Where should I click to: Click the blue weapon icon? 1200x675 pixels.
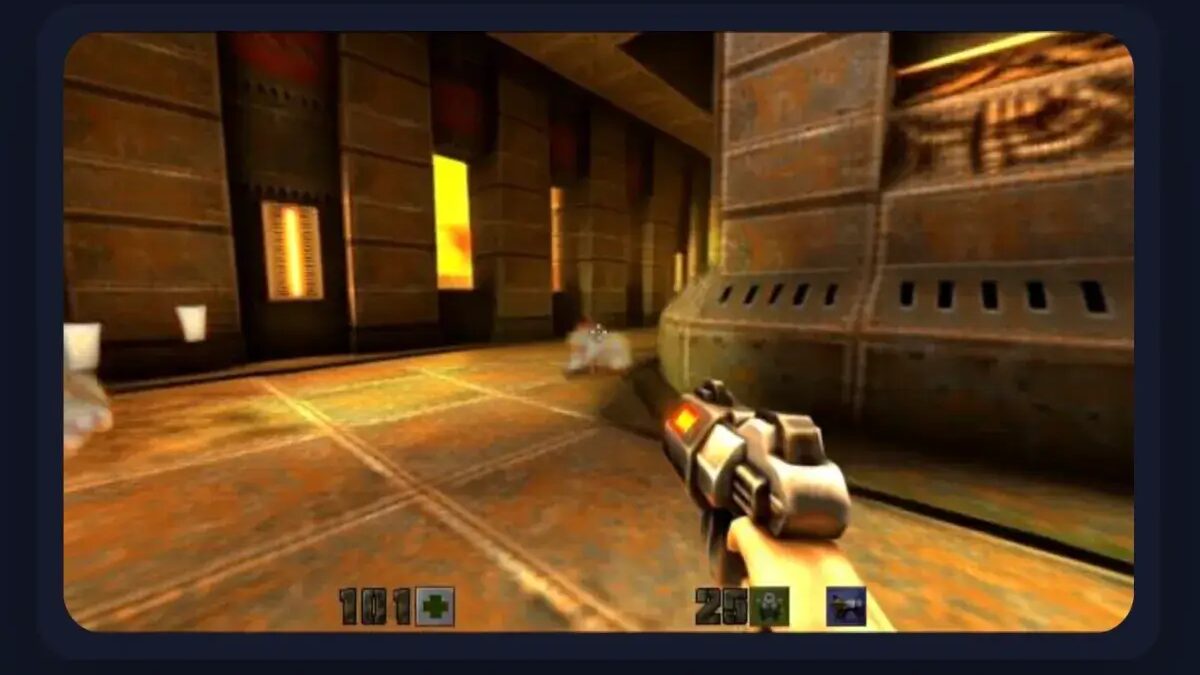click(x=846, y=607)
